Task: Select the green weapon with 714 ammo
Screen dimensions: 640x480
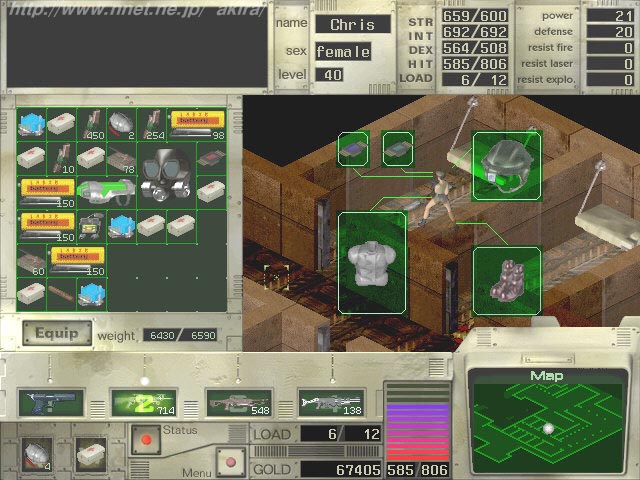Action: [144, 402]
